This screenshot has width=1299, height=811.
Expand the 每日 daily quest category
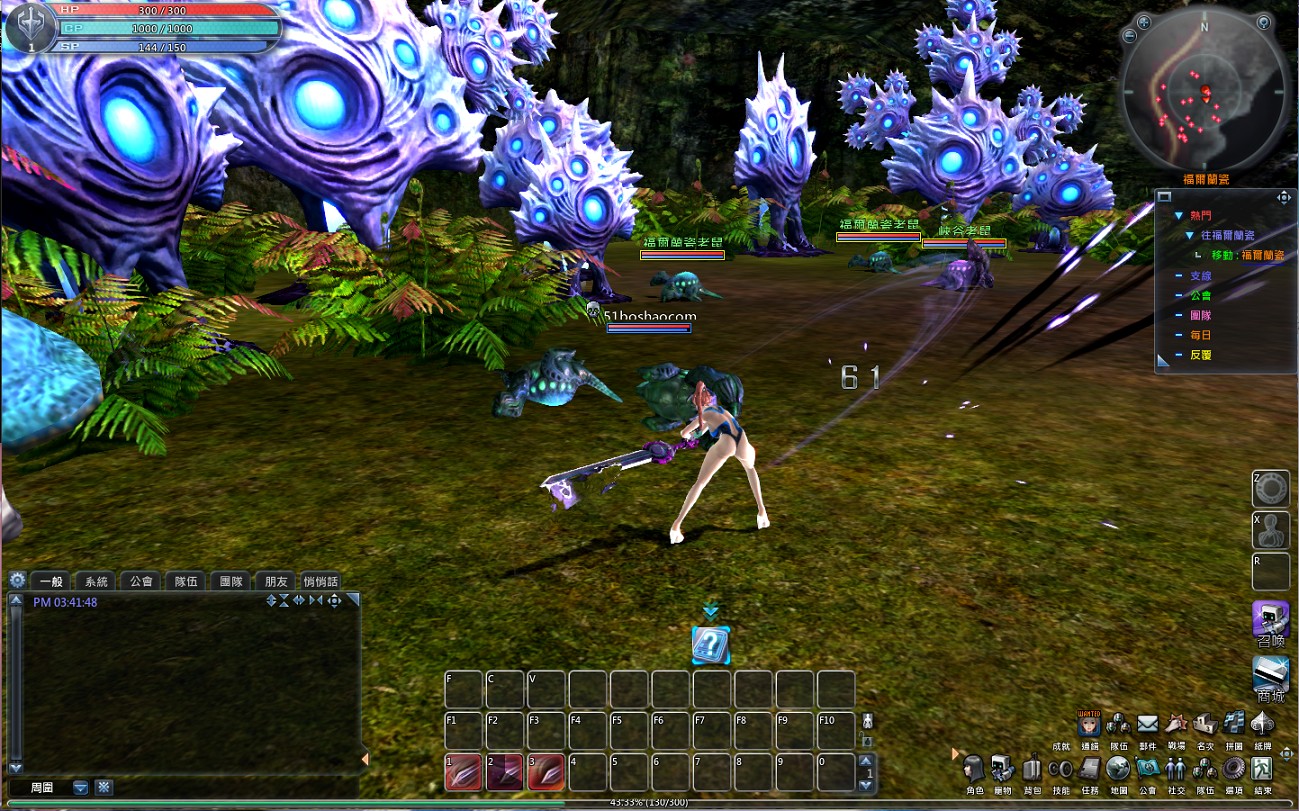pyautogui.click(x=1200, y=335)
